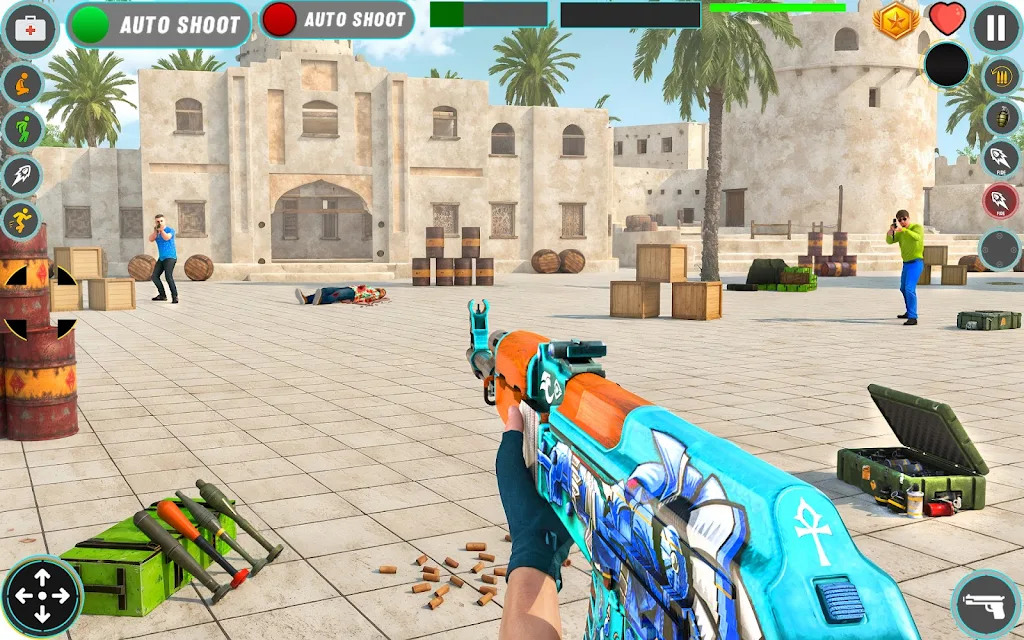Switch weapon using the pistol icon

985,604
